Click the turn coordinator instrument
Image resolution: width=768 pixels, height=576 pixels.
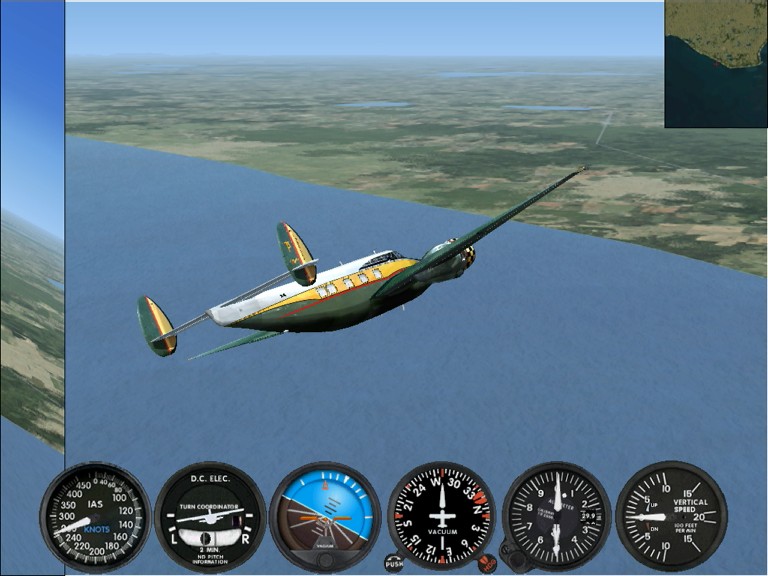point(210,516)
